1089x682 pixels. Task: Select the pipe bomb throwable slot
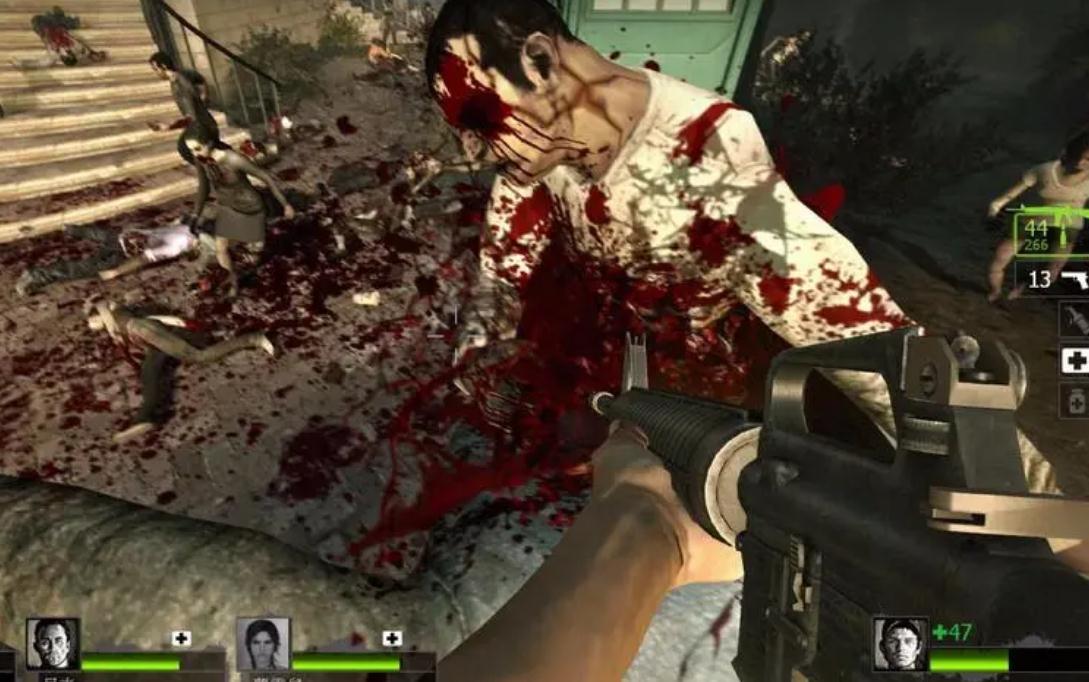click(1074, 319)
